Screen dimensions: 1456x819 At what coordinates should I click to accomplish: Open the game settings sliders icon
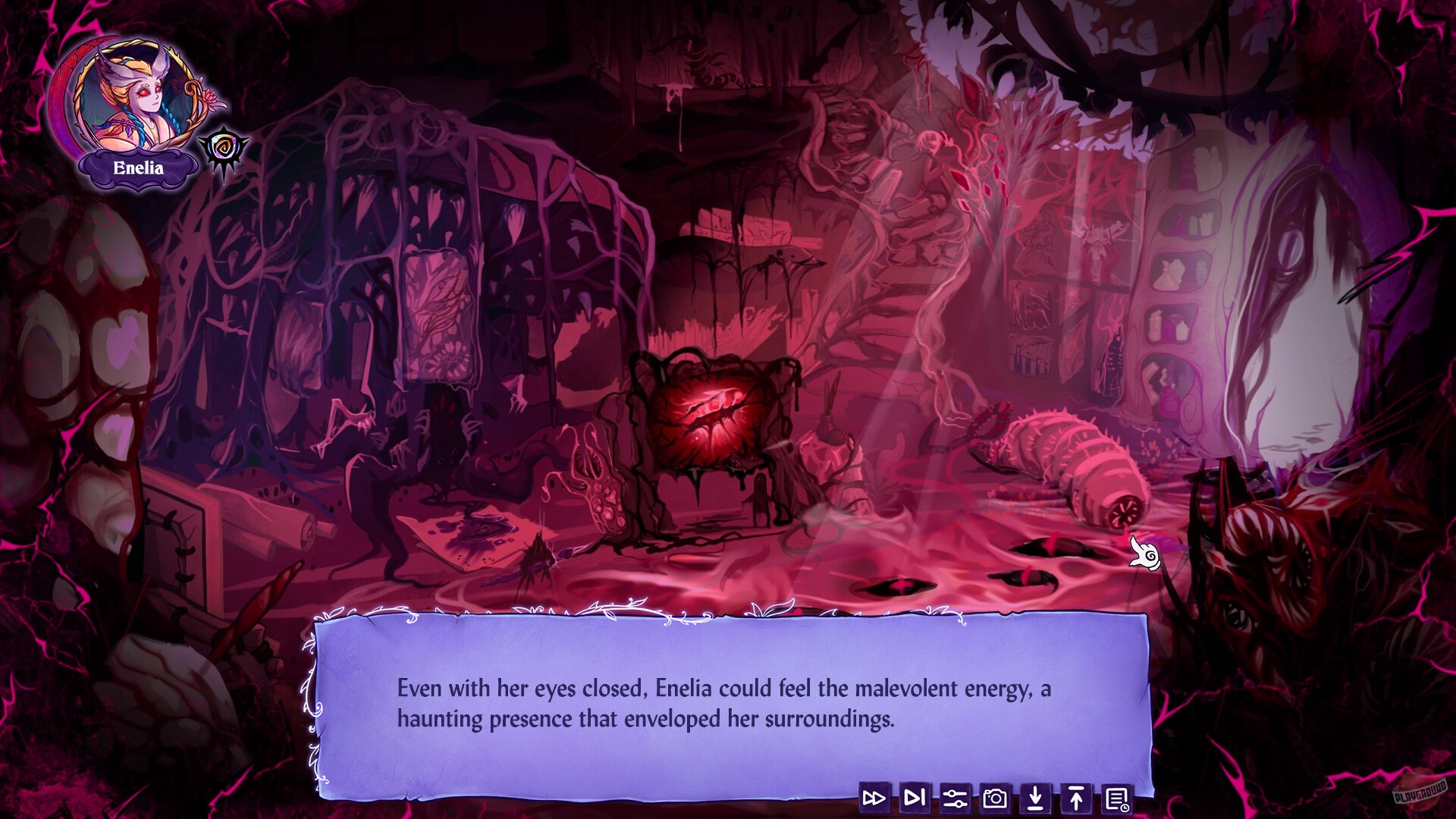point(956,799)
